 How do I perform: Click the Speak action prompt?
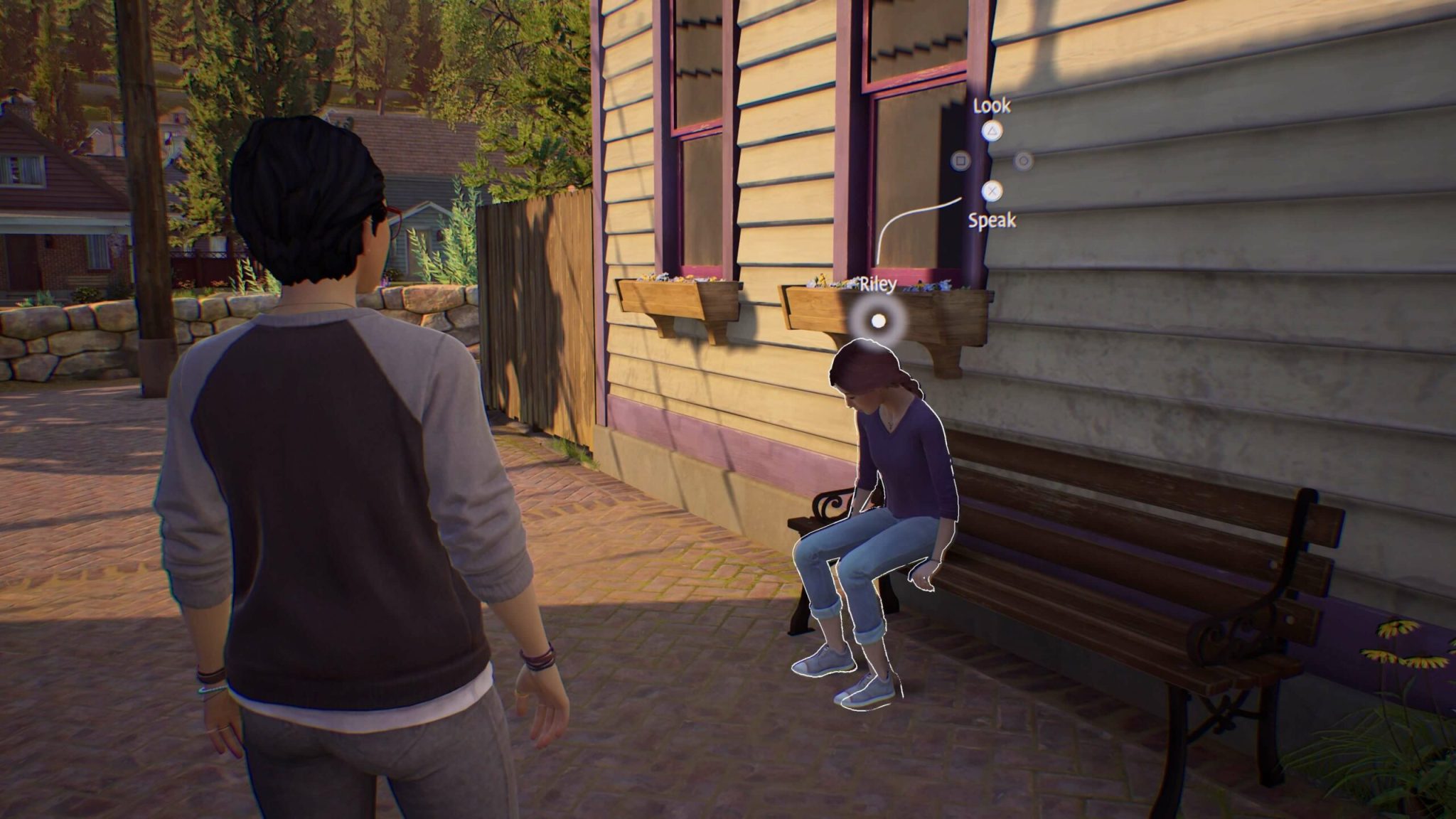coord(992,221)
